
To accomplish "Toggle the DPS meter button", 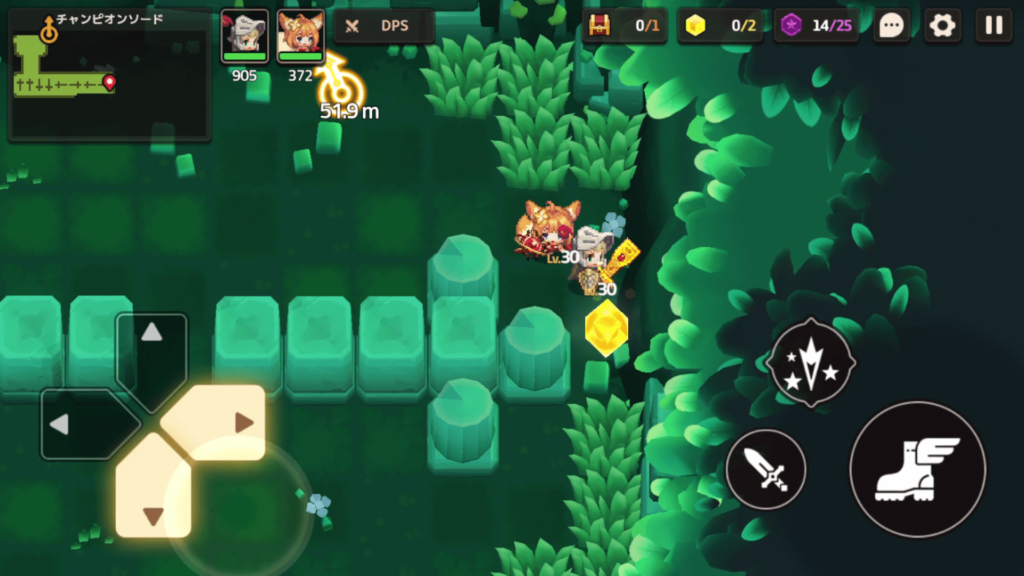I will (x=384, y=26).
